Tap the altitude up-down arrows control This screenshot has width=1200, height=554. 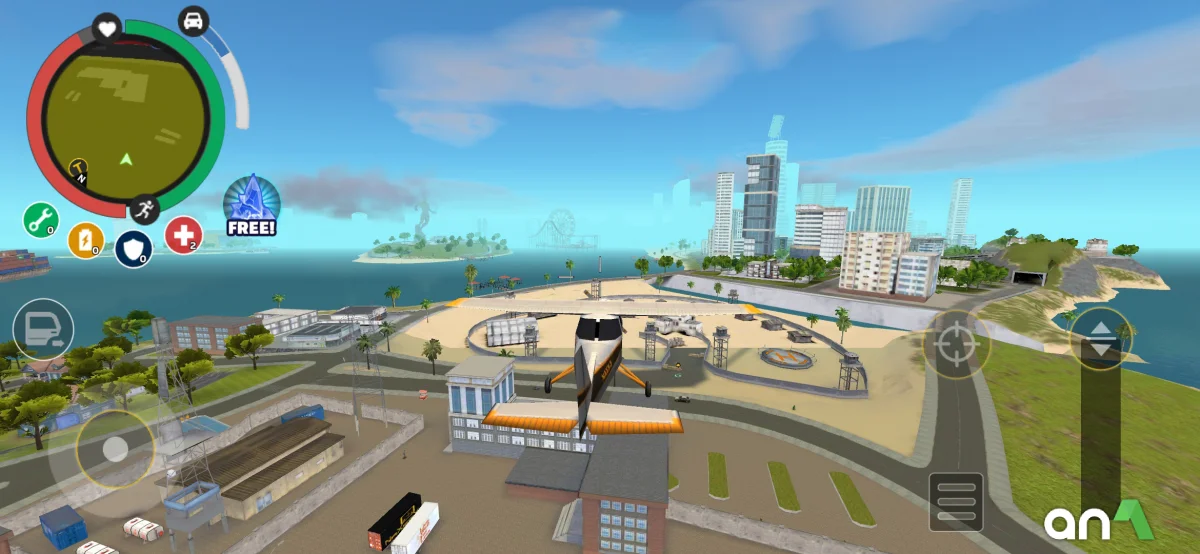coord(1101,339)
